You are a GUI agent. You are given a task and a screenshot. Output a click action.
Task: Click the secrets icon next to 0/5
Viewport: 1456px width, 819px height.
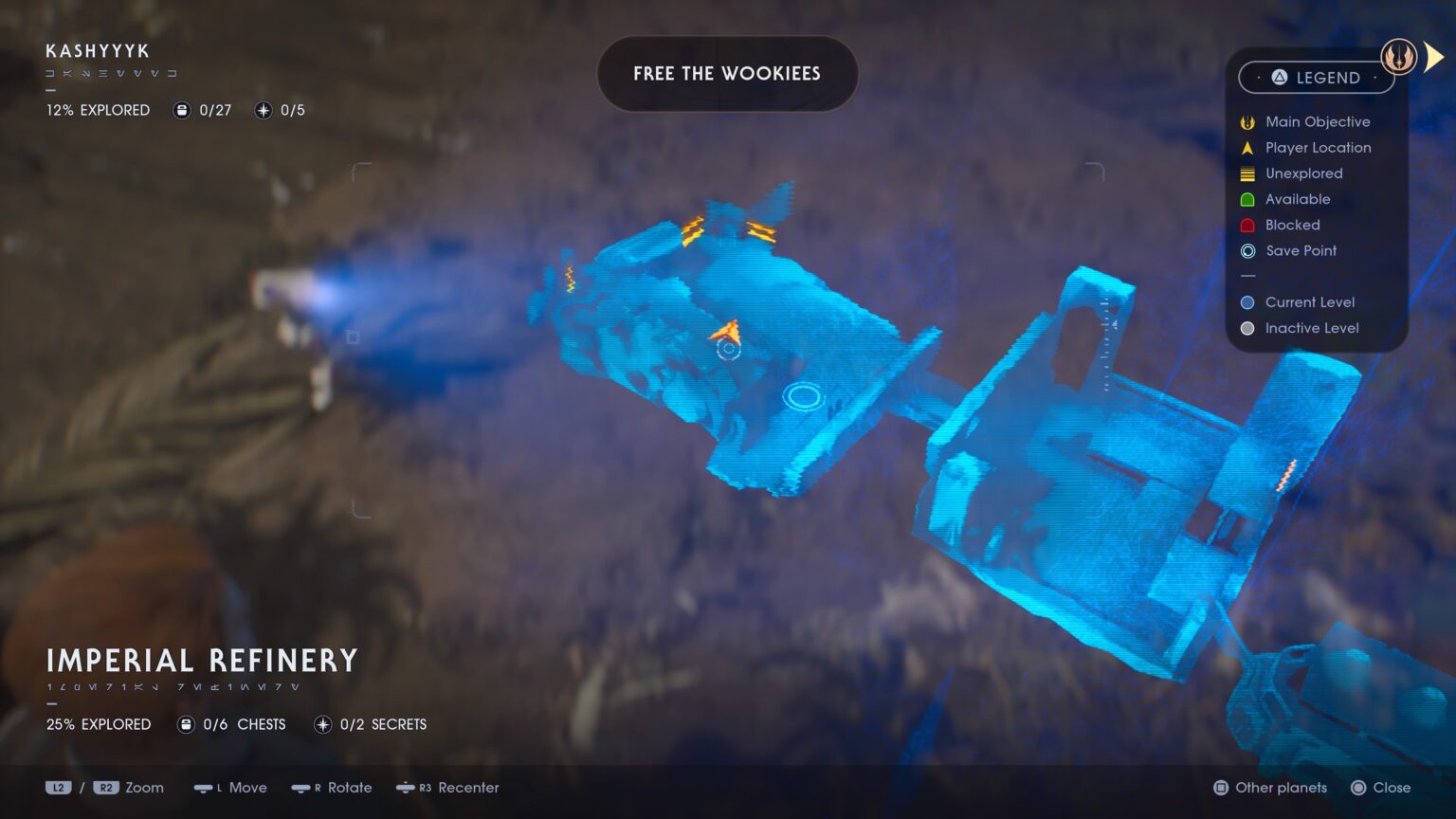click(262, 110)
